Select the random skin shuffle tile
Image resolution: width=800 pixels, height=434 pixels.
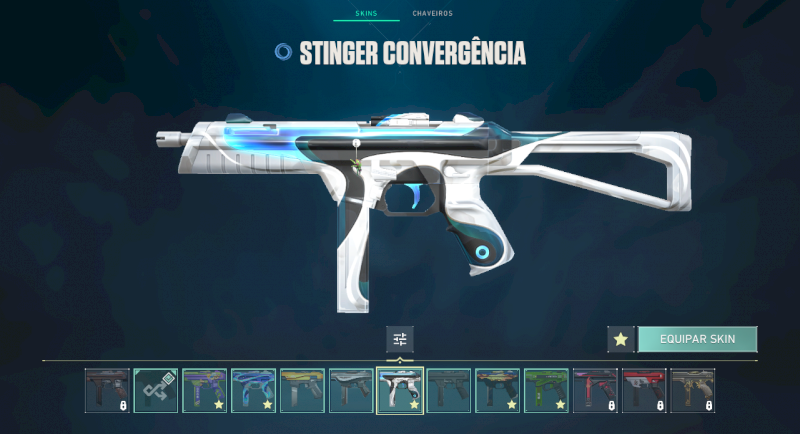point(156,391)
